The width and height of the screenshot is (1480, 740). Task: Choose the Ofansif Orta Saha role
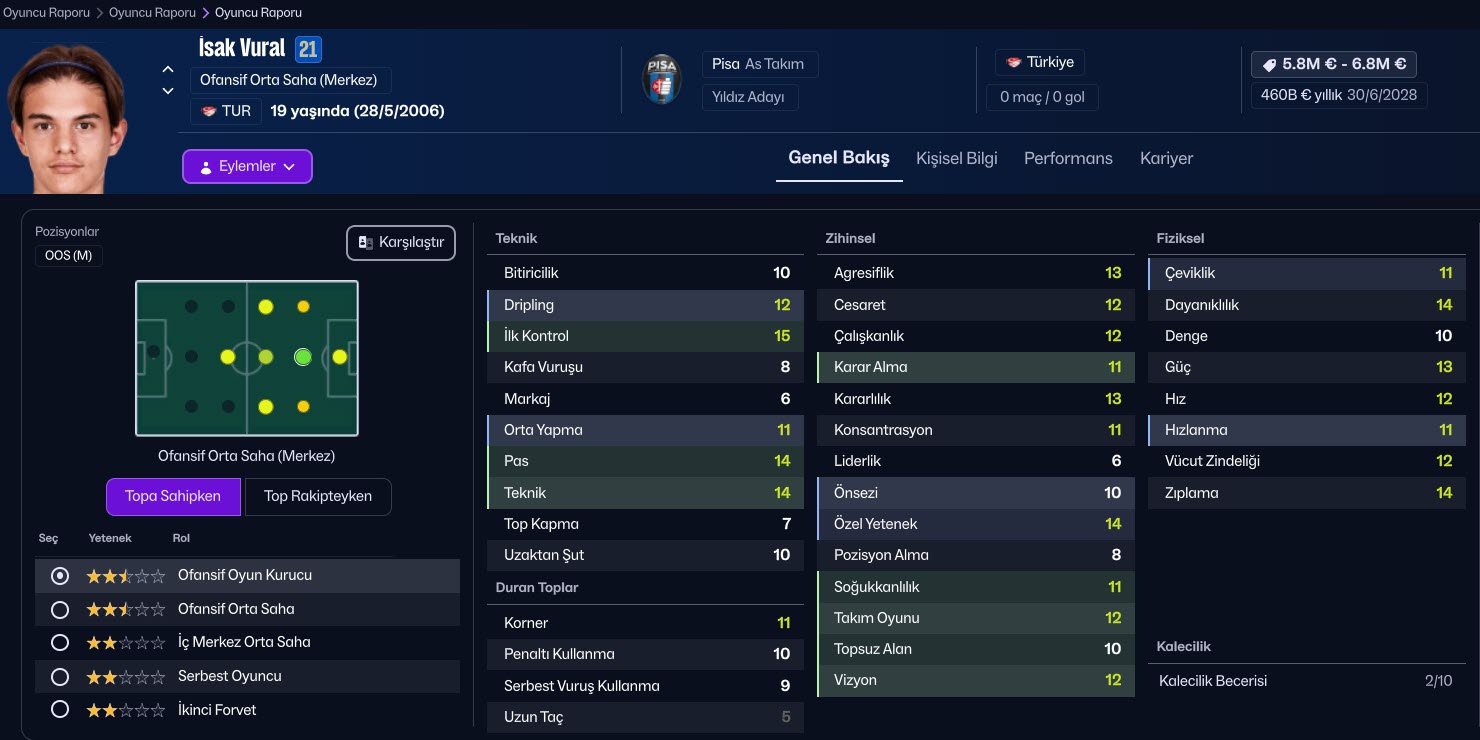tap(60, 609)
